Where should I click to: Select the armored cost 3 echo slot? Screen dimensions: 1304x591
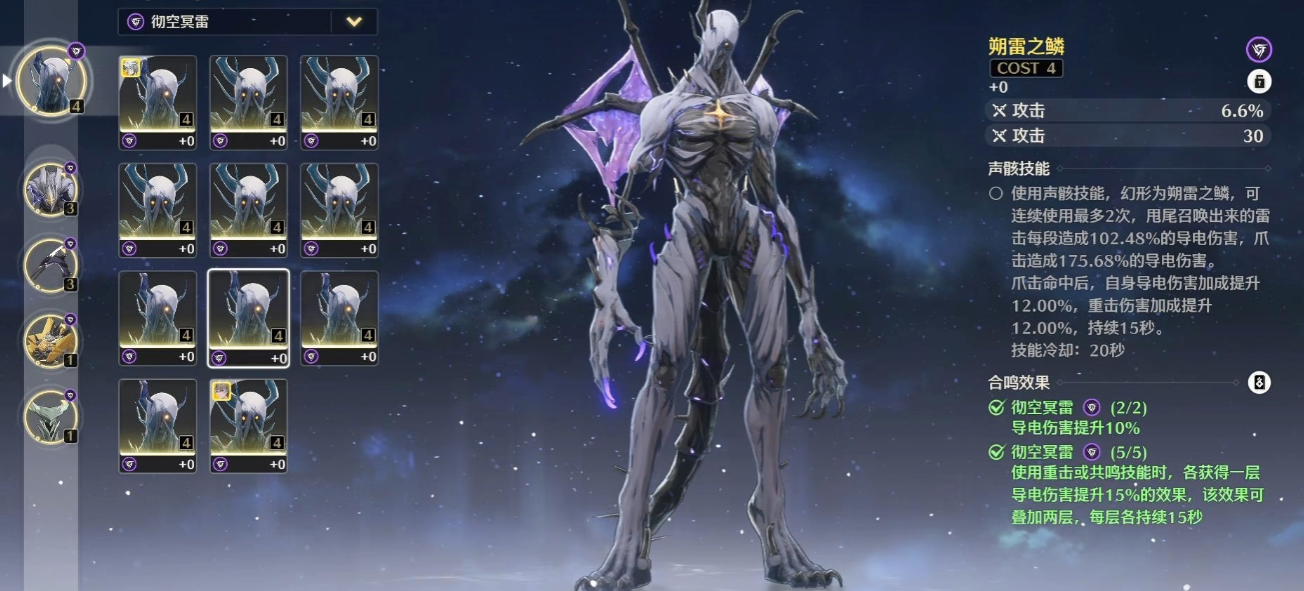pos(49,189)
